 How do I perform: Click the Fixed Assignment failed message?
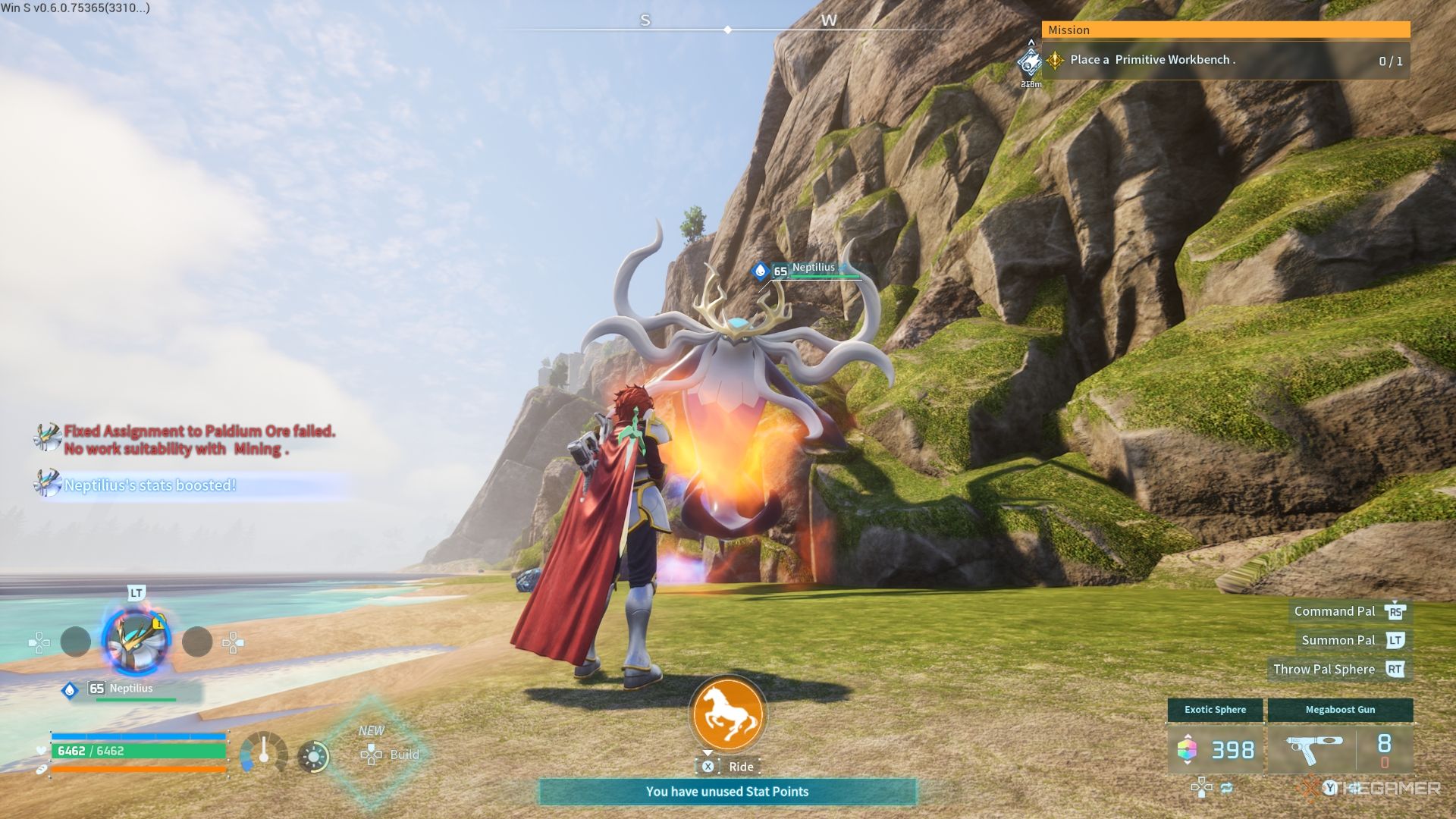pyautogui.click(x=199, y=440)
